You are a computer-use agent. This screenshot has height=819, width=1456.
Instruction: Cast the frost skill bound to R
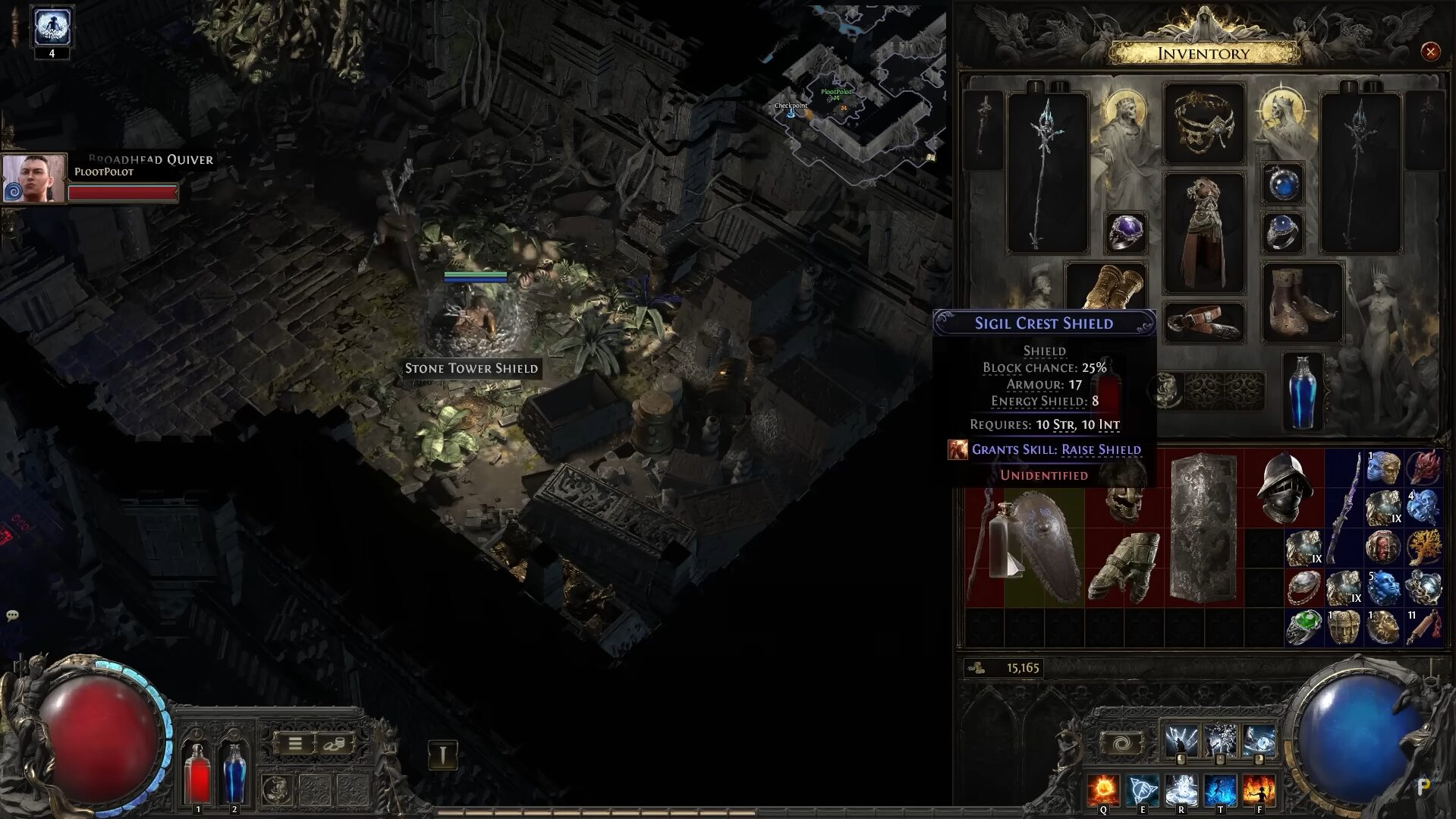coord(1182,790)
